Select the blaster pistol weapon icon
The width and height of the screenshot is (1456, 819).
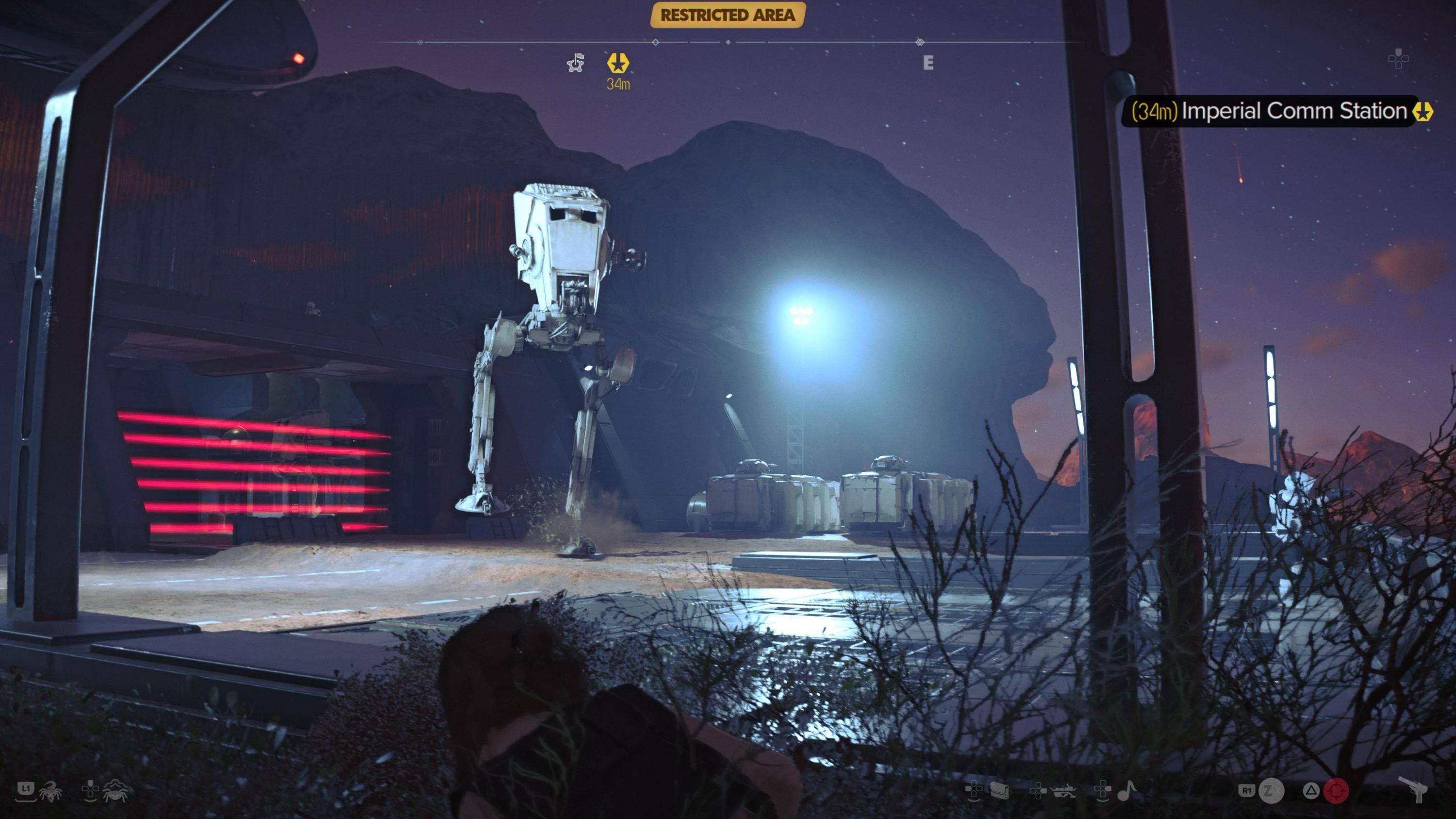click(x=1413, y=788)
